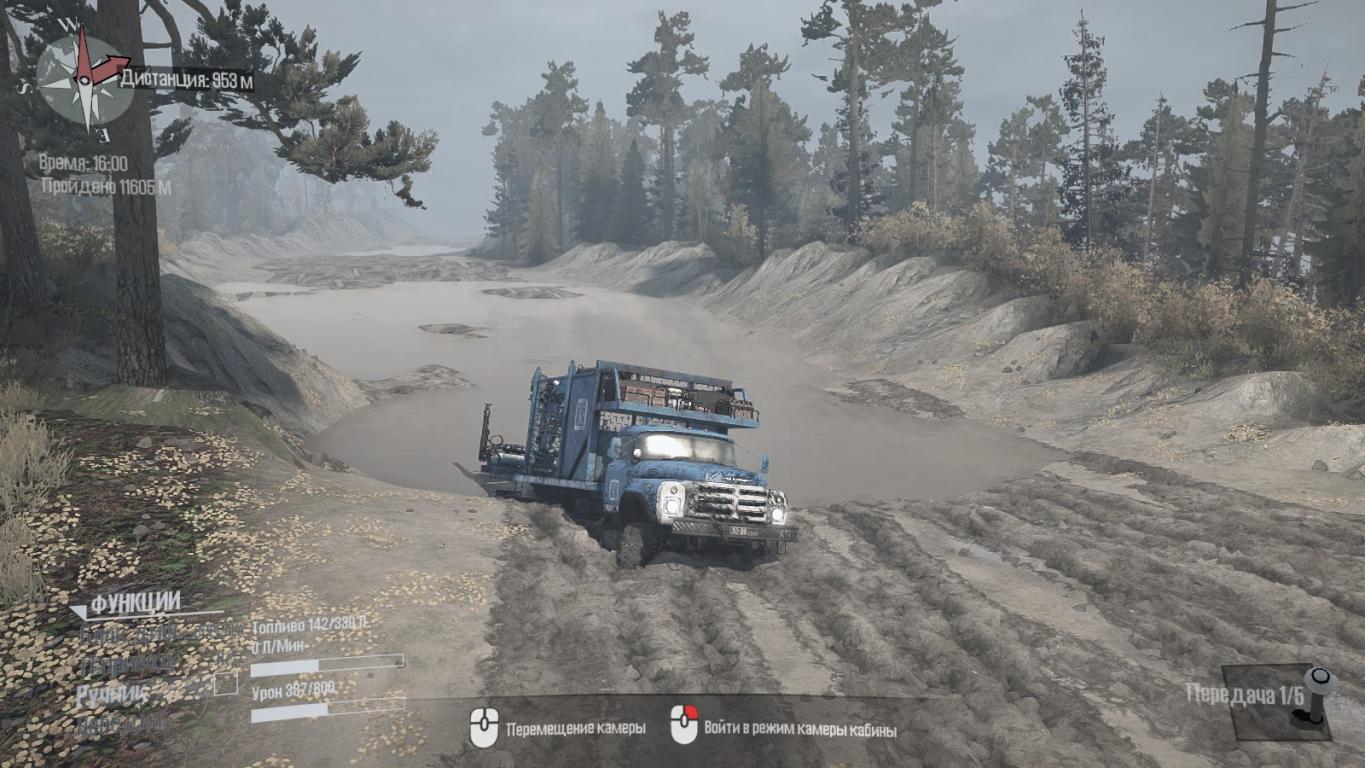Select the Лебёдка winch function

coord(121,722)
